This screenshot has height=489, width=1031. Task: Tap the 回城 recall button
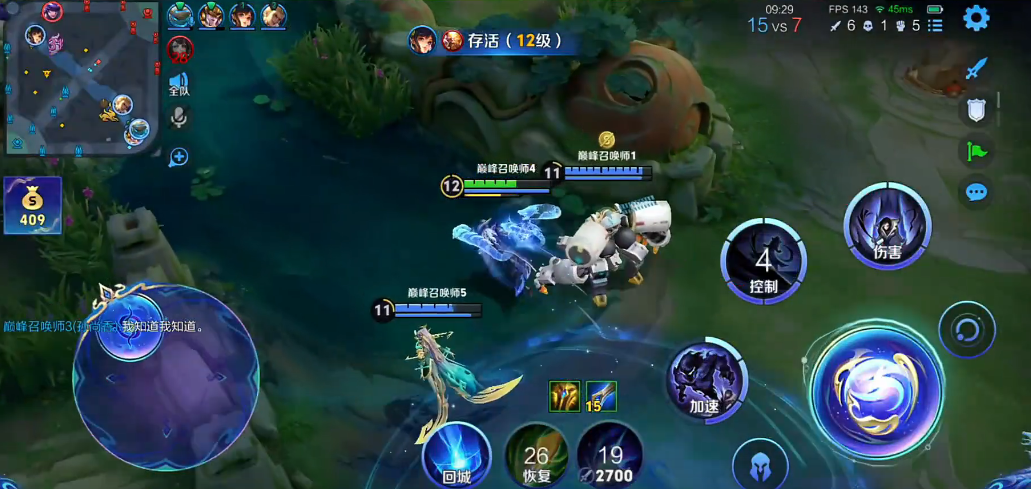click(x=456, y=456)
